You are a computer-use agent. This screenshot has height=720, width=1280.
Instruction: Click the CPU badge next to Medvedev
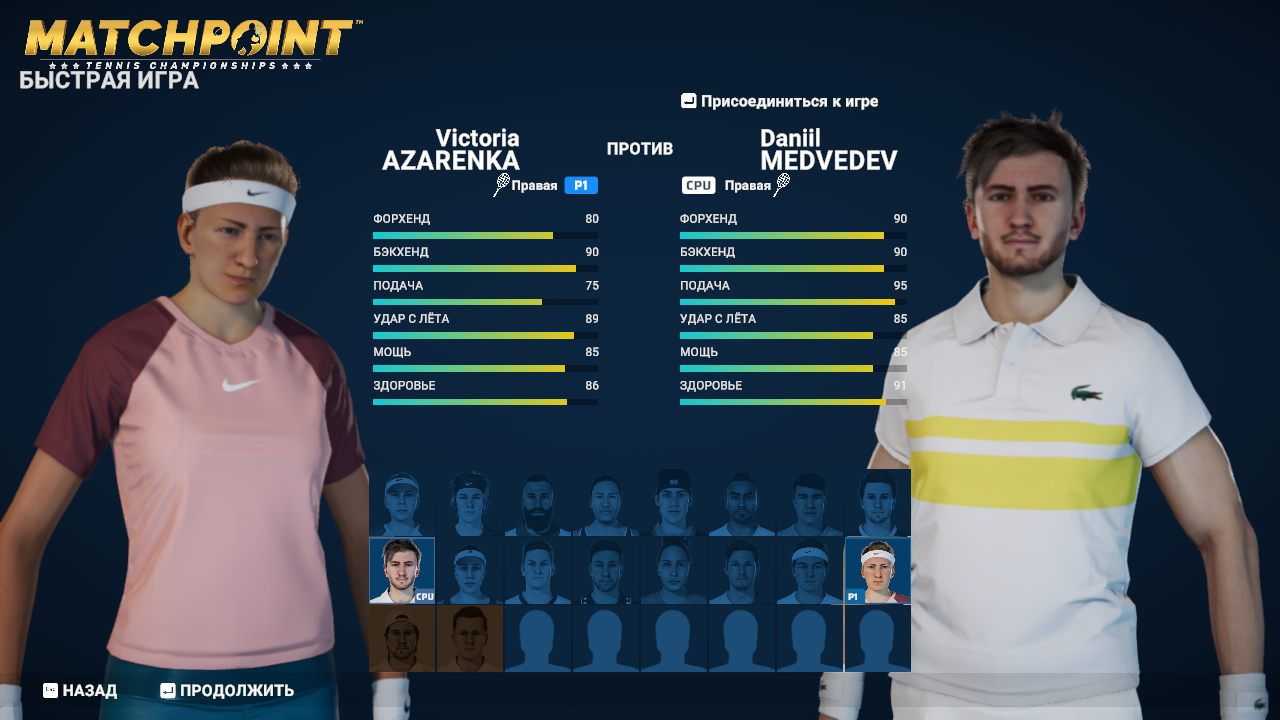click(x=697, y=185)
